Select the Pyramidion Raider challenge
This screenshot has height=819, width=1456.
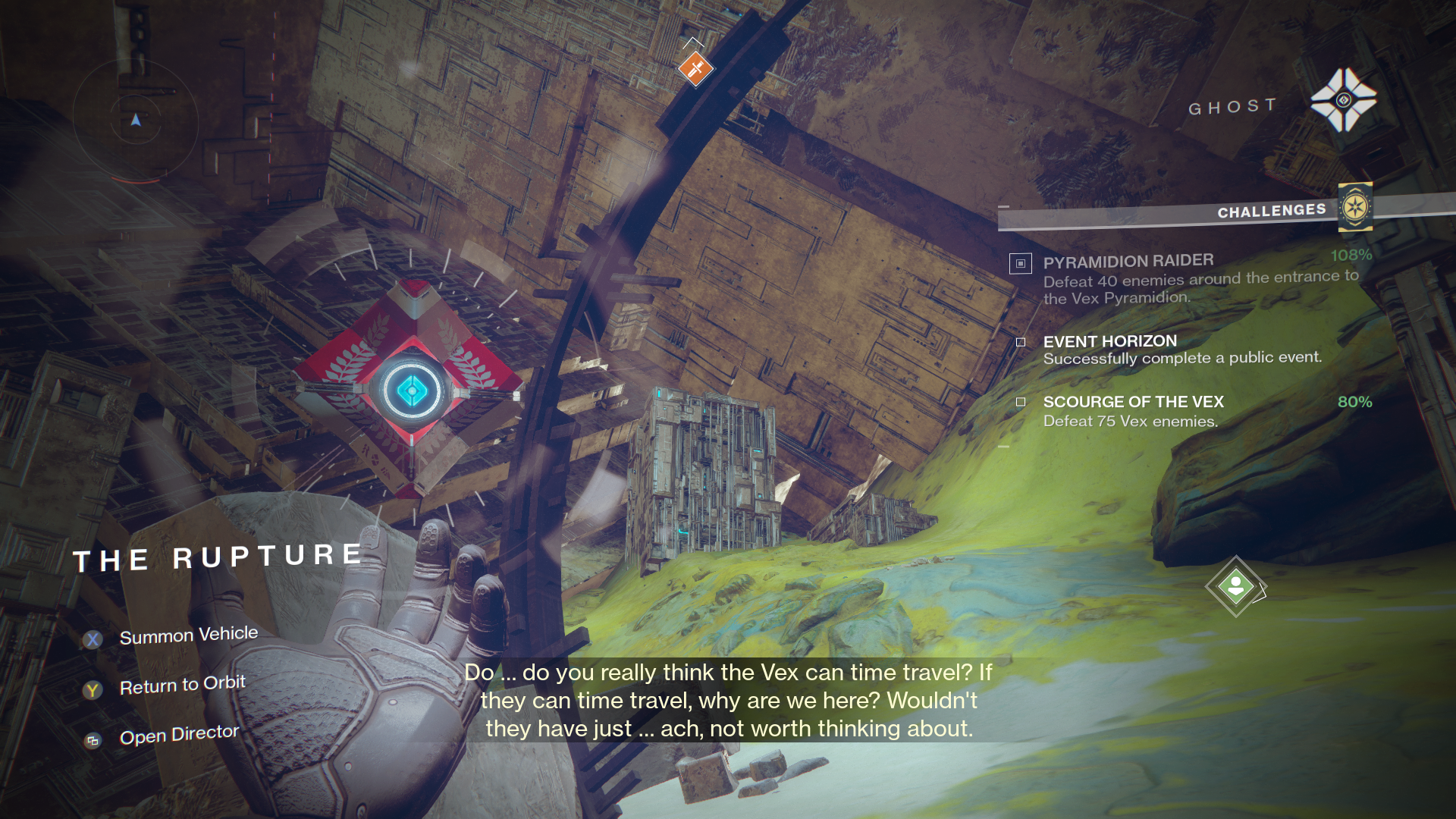[1128, 262]
